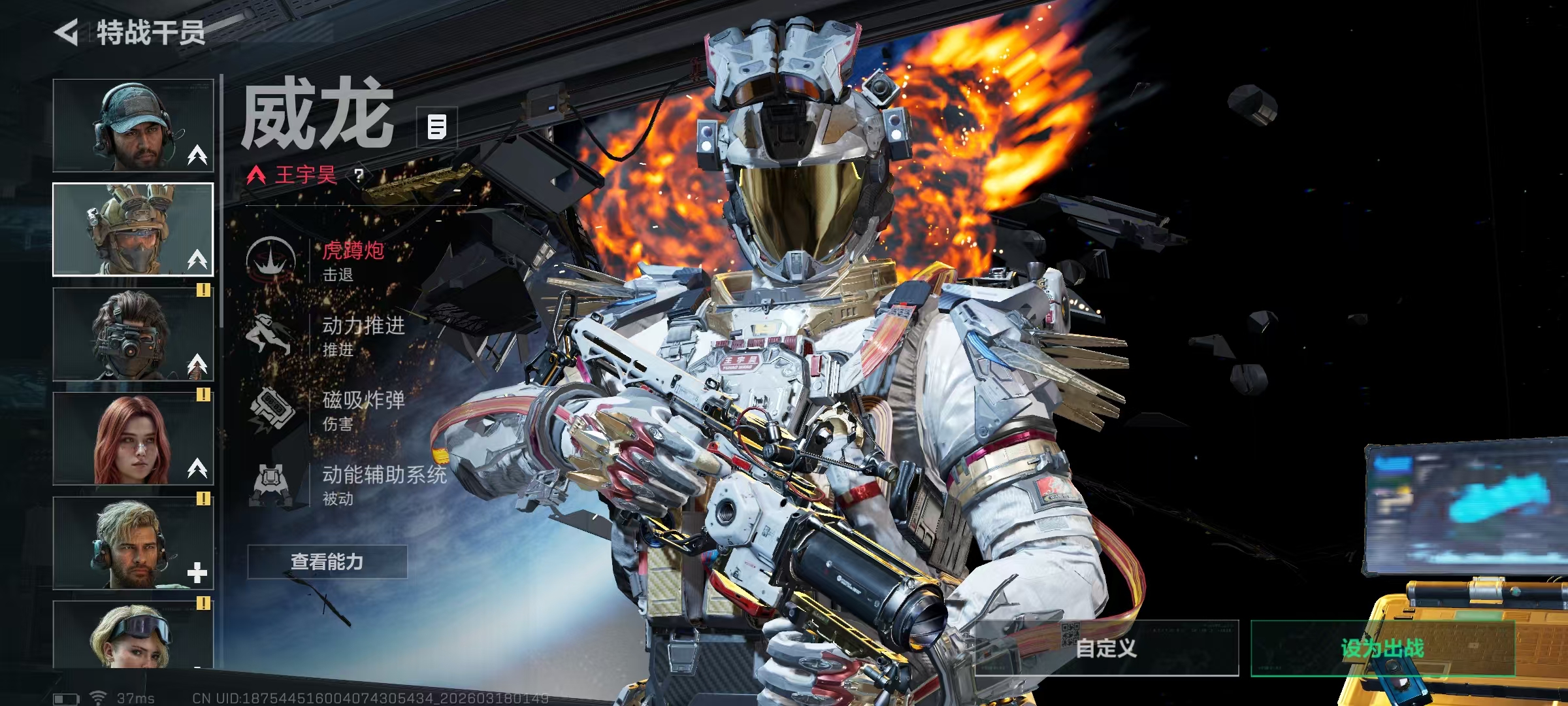
Task: Inspect the 动能辅助系统 passive
Action: pos(384,484)
